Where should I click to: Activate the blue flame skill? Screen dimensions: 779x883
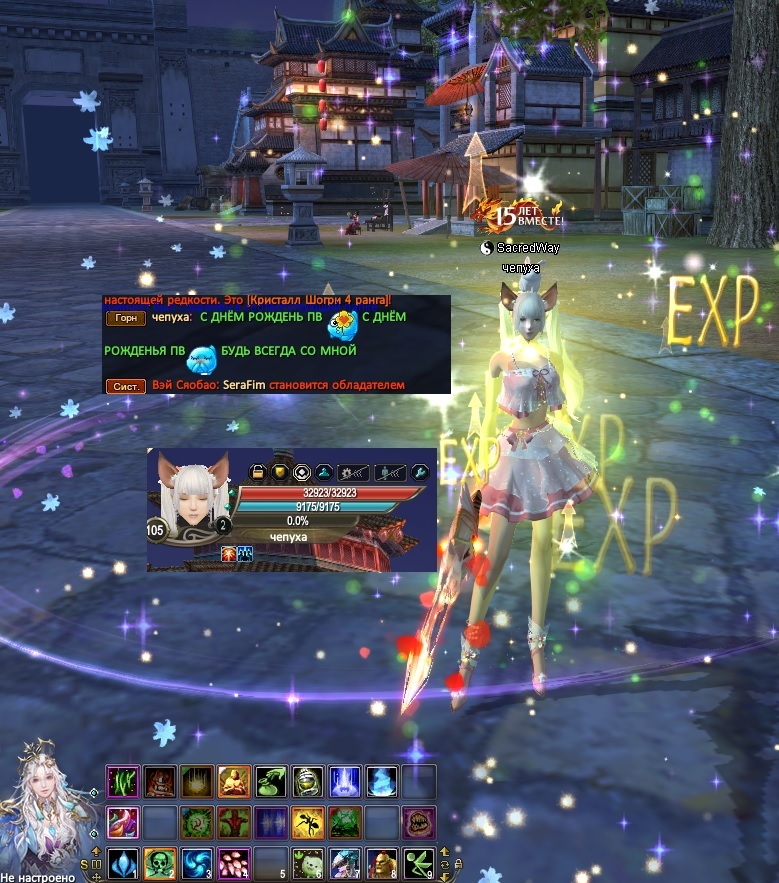tap(381, 780)
